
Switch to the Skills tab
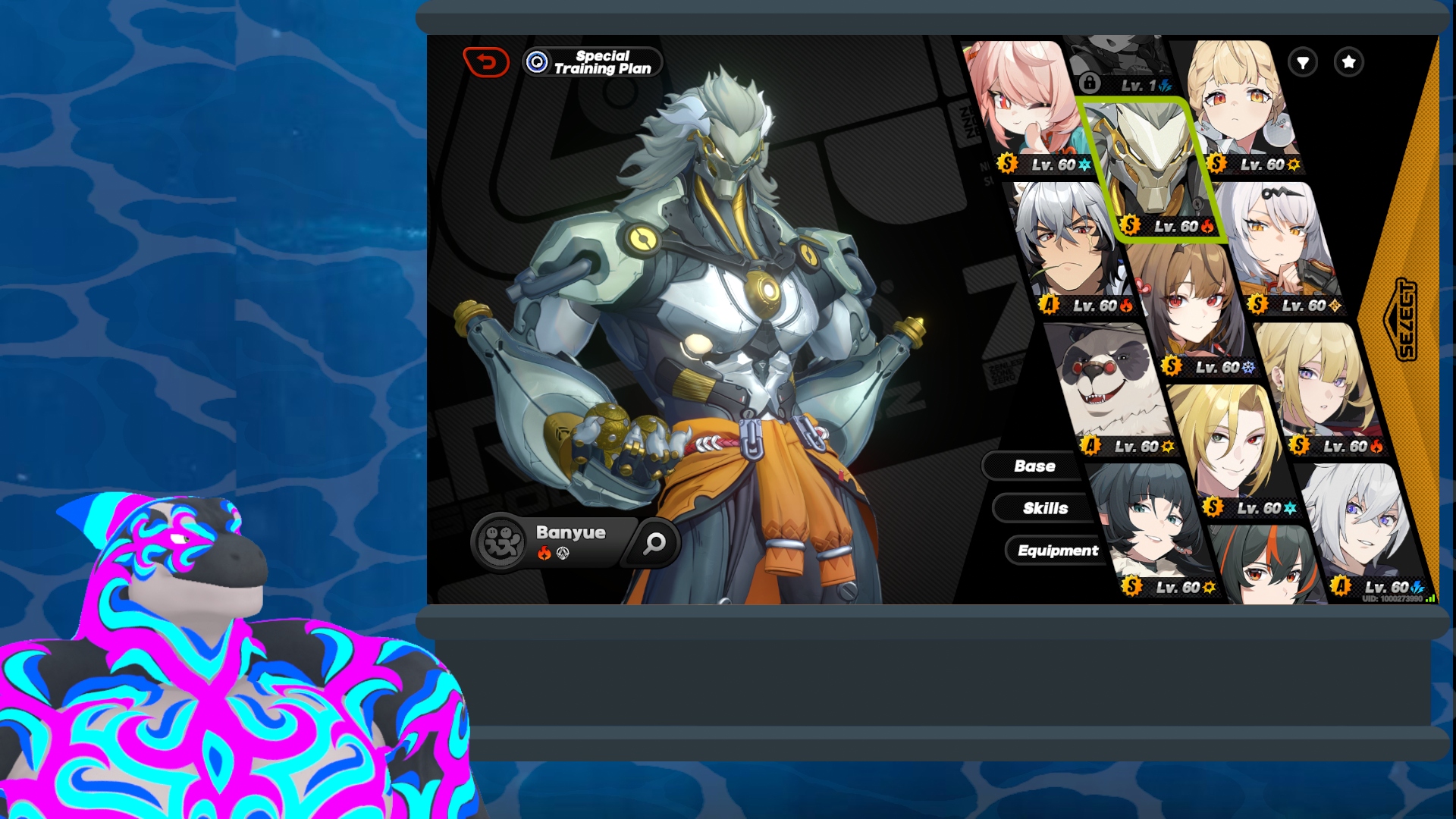click(x=1045, y=509)
